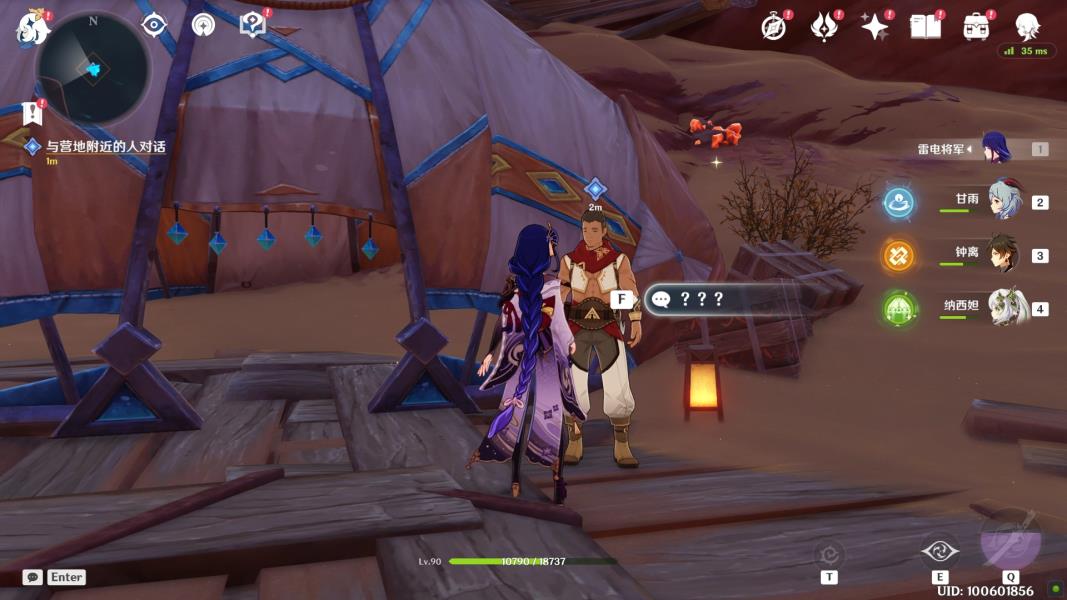Toggle the elemental sight eye icon near minimap

click(154, 25)
